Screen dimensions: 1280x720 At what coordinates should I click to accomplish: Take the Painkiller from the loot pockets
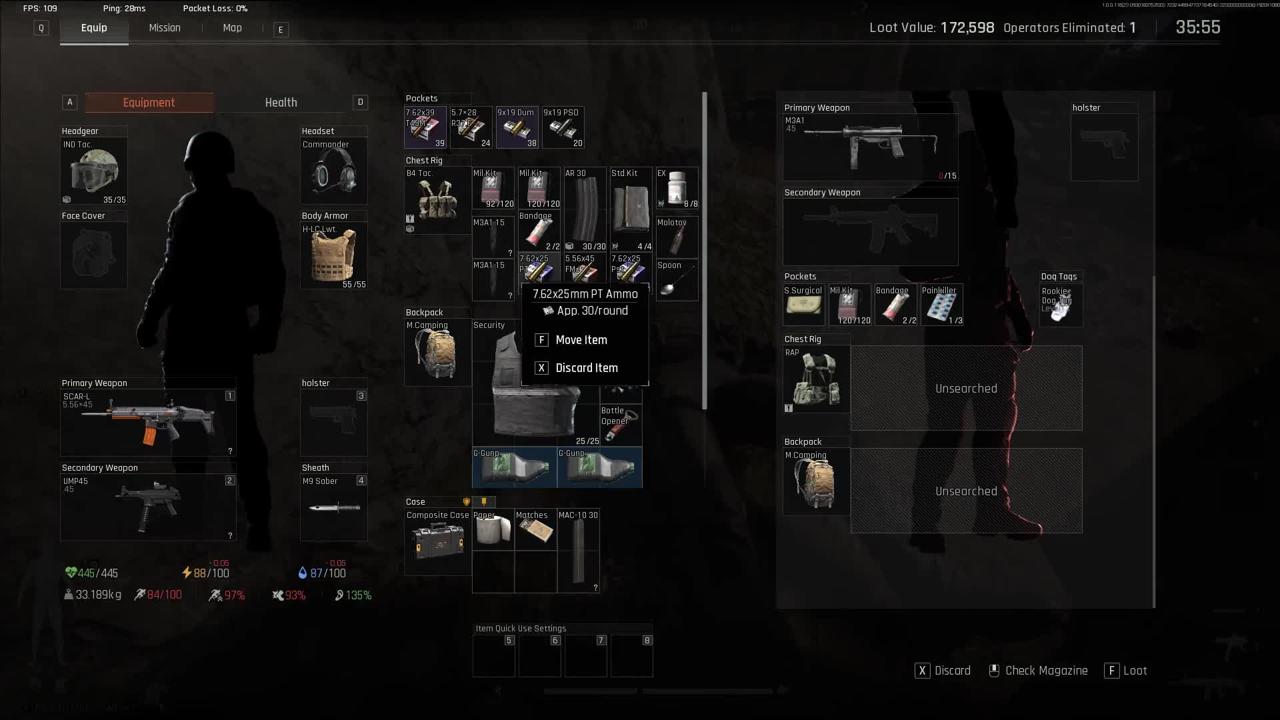pyautogui.click(x=941, y=305)
